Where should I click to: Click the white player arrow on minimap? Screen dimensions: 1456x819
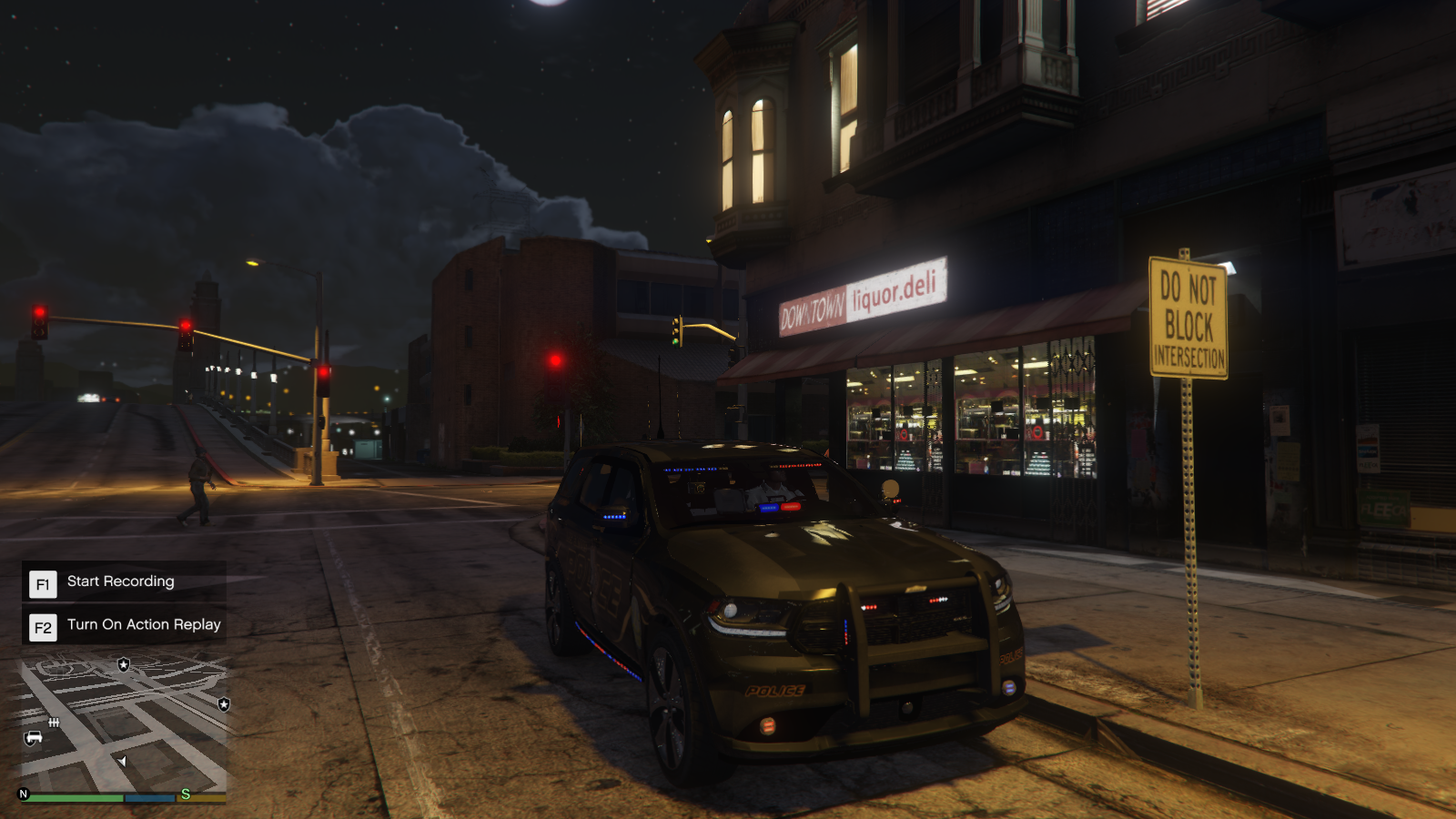click(122, 761)
